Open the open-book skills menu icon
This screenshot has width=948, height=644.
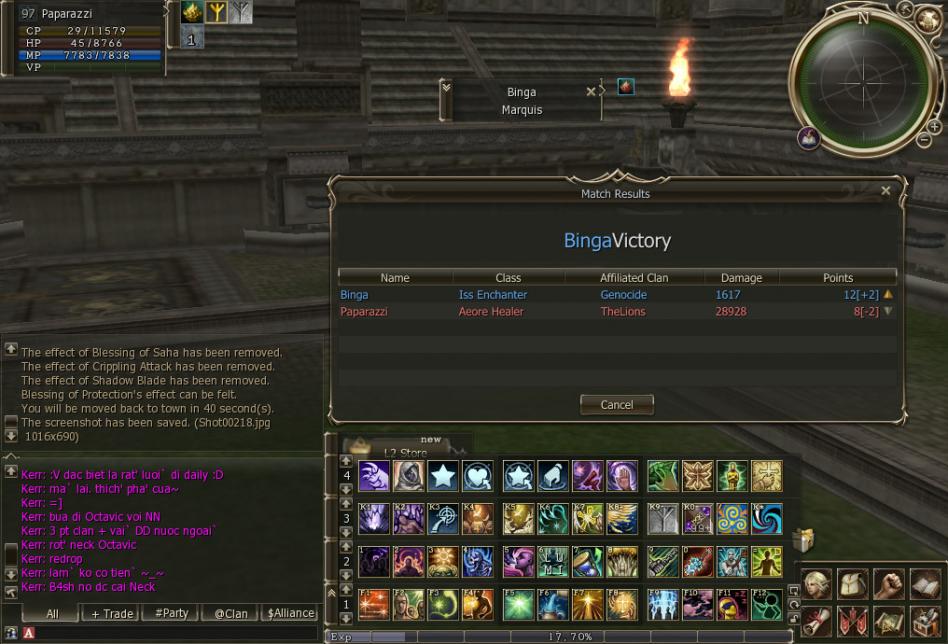click(924, 583)
